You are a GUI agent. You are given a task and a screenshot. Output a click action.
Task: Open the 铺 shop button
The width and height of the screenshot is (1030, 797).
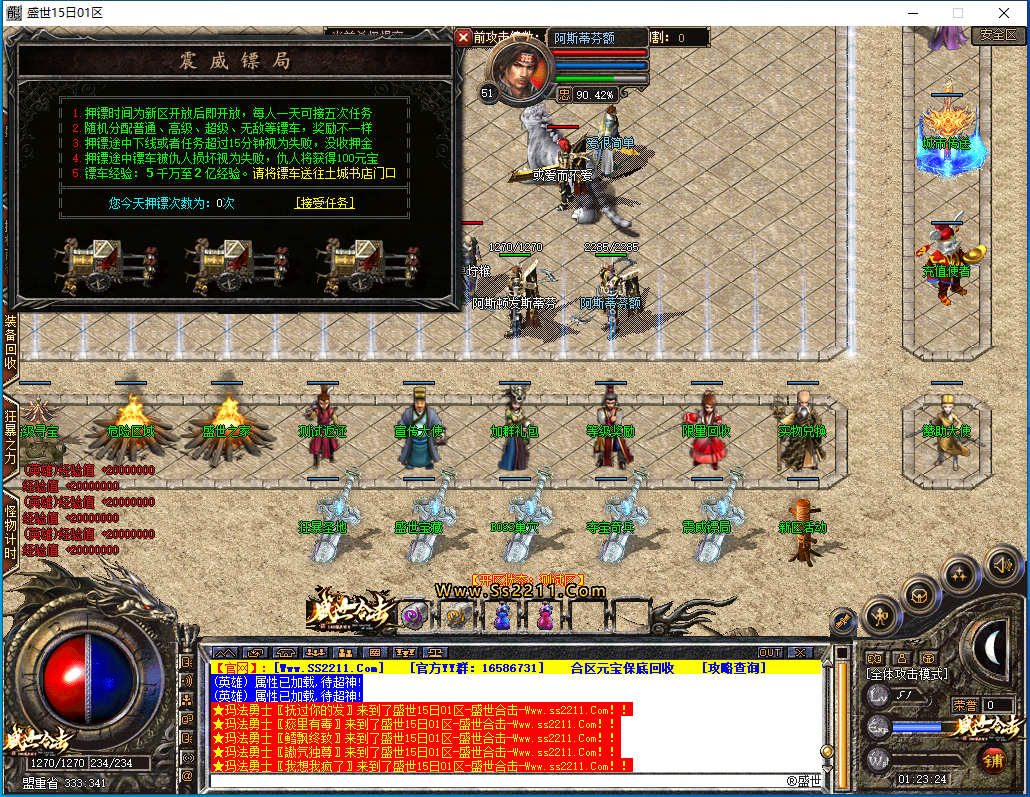tap(991, 759)
